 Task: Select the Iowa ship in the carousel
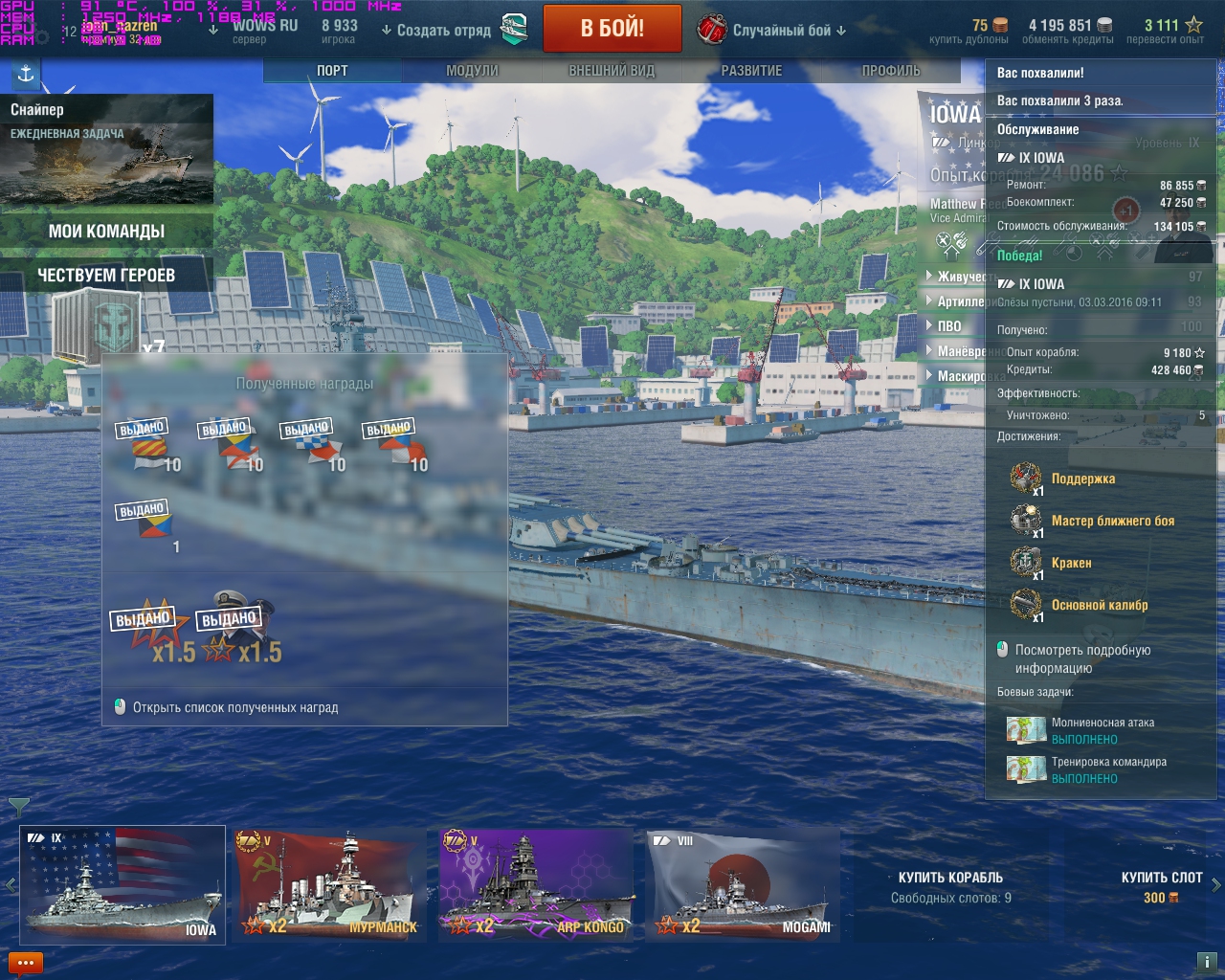coord(122,885)
